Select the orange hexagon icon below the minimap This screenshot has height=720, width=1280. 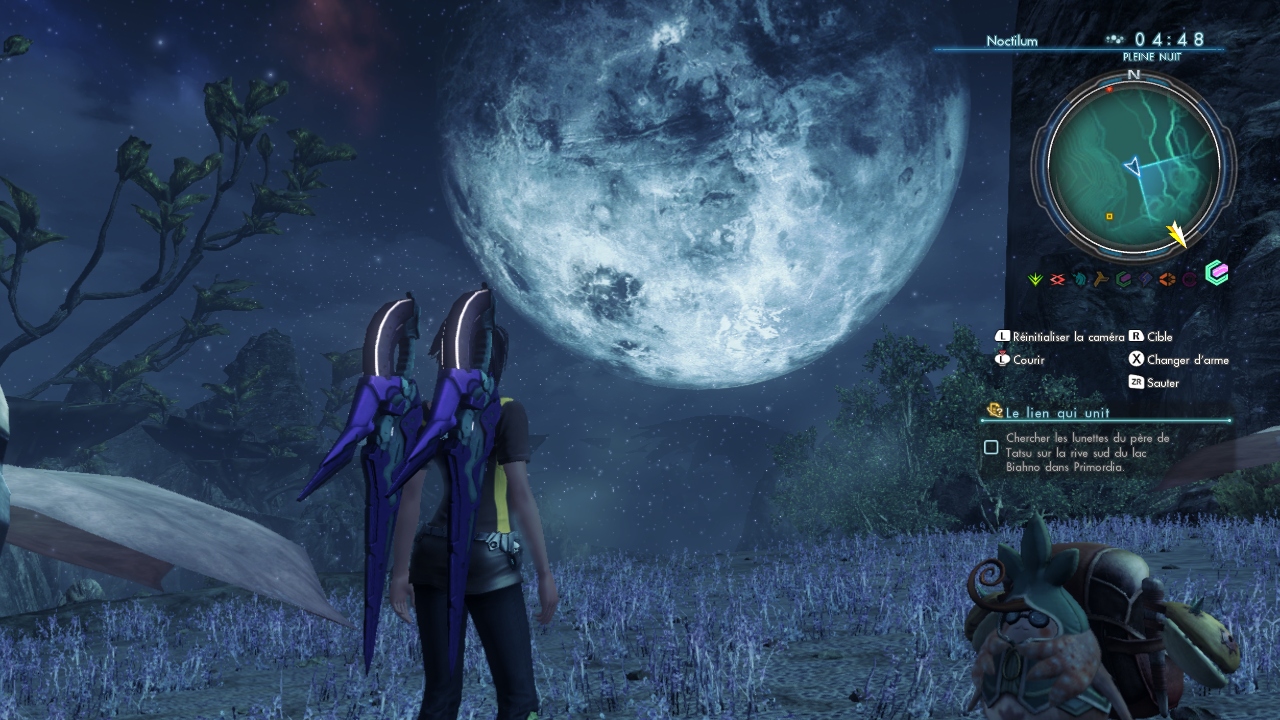pyautogui.click(x=1167, y=280)
